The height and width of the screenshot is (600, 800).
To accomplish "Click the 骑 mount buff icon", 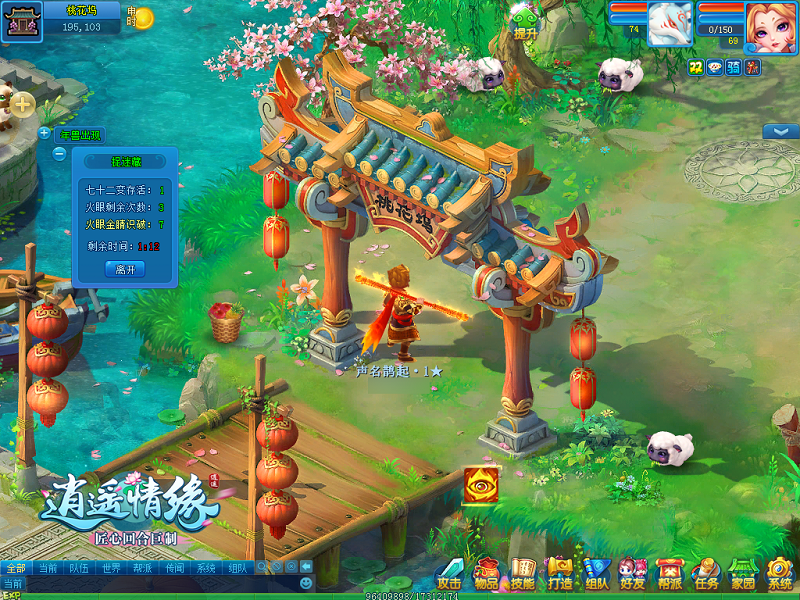I will [733, 67].
